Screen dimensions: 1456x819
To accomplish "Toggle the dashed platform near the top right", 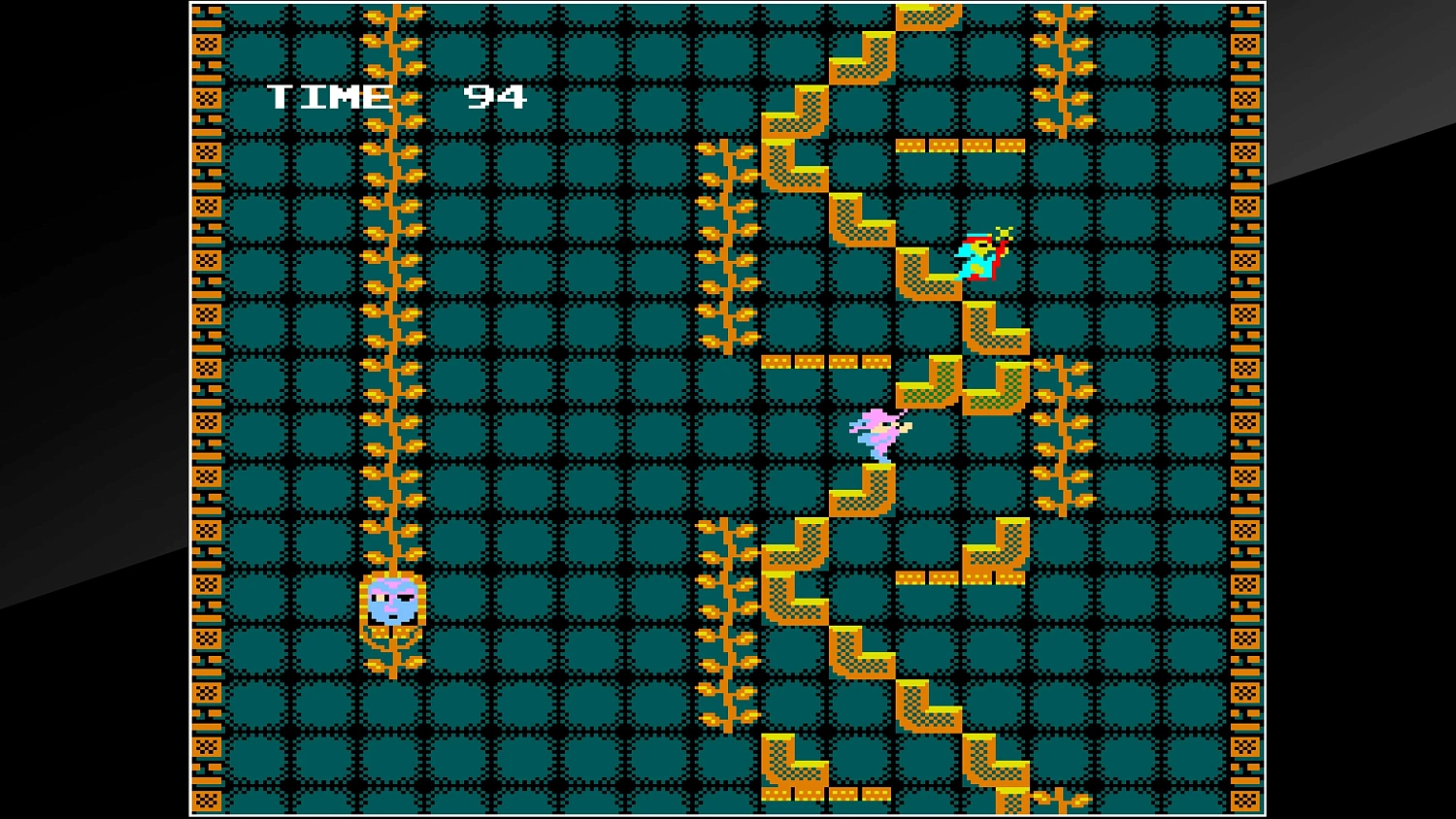I will click(959, 144).
